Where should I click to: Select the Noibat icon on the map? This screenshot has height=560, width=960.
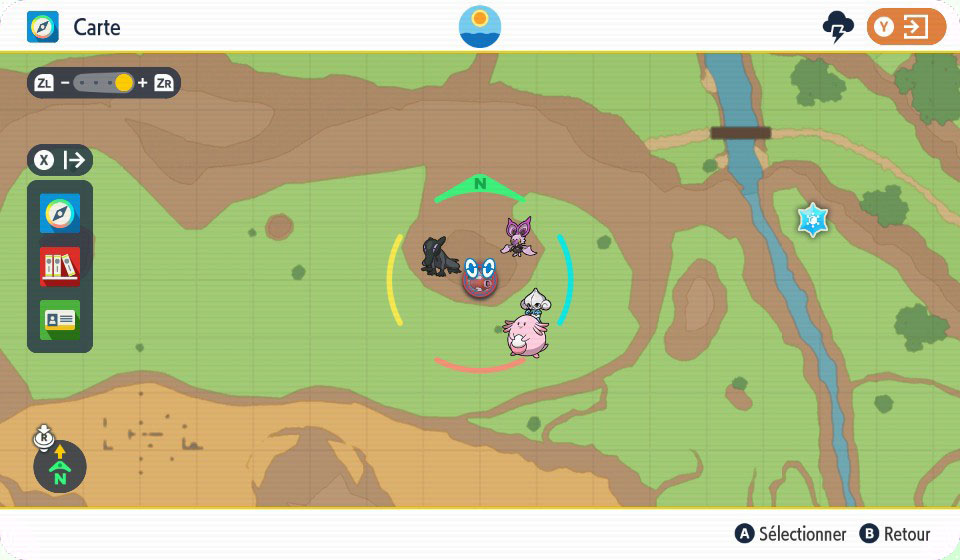coord(517,236)
